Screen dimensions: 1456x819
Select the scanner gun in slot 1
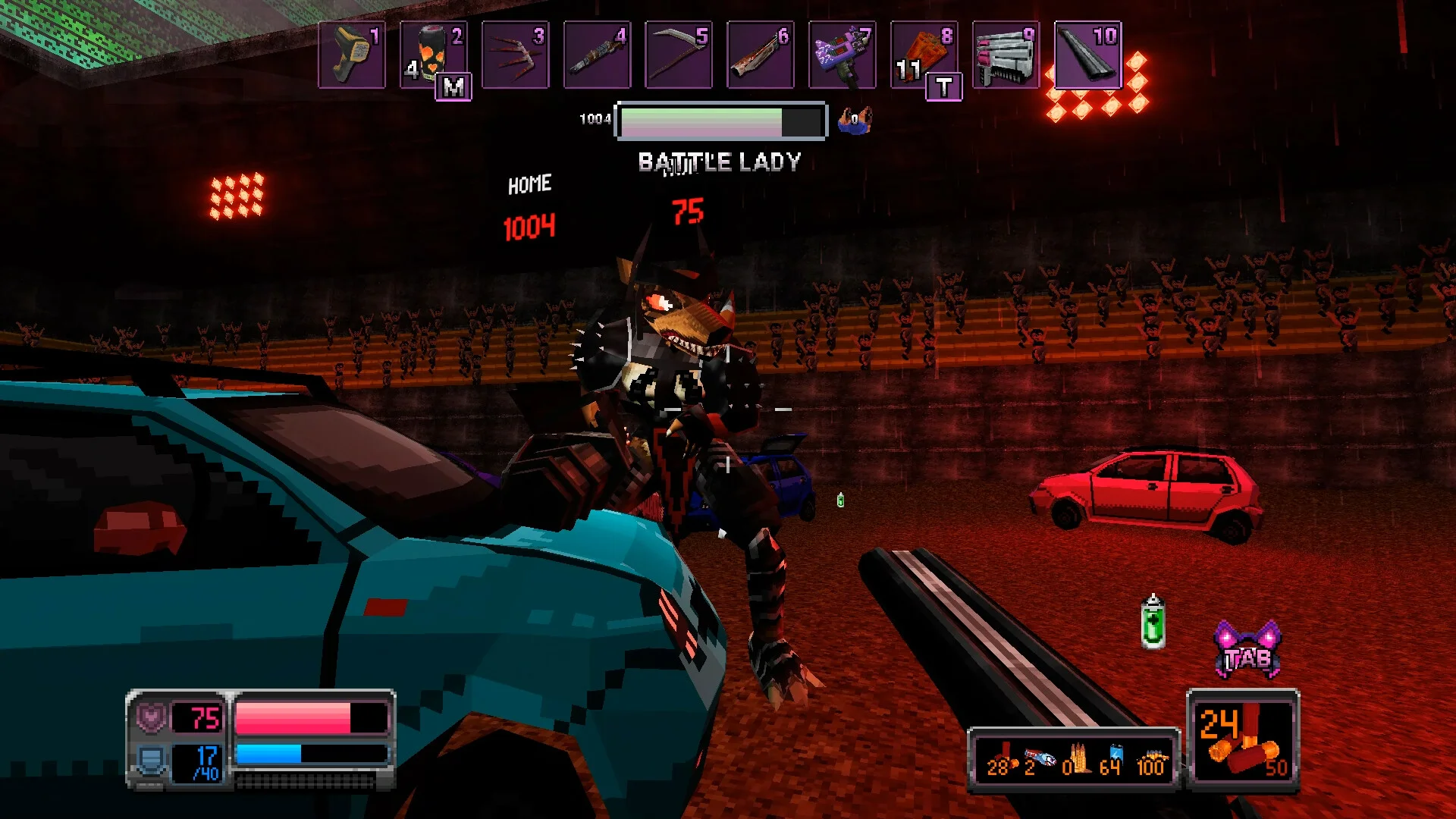pos(352,55)
